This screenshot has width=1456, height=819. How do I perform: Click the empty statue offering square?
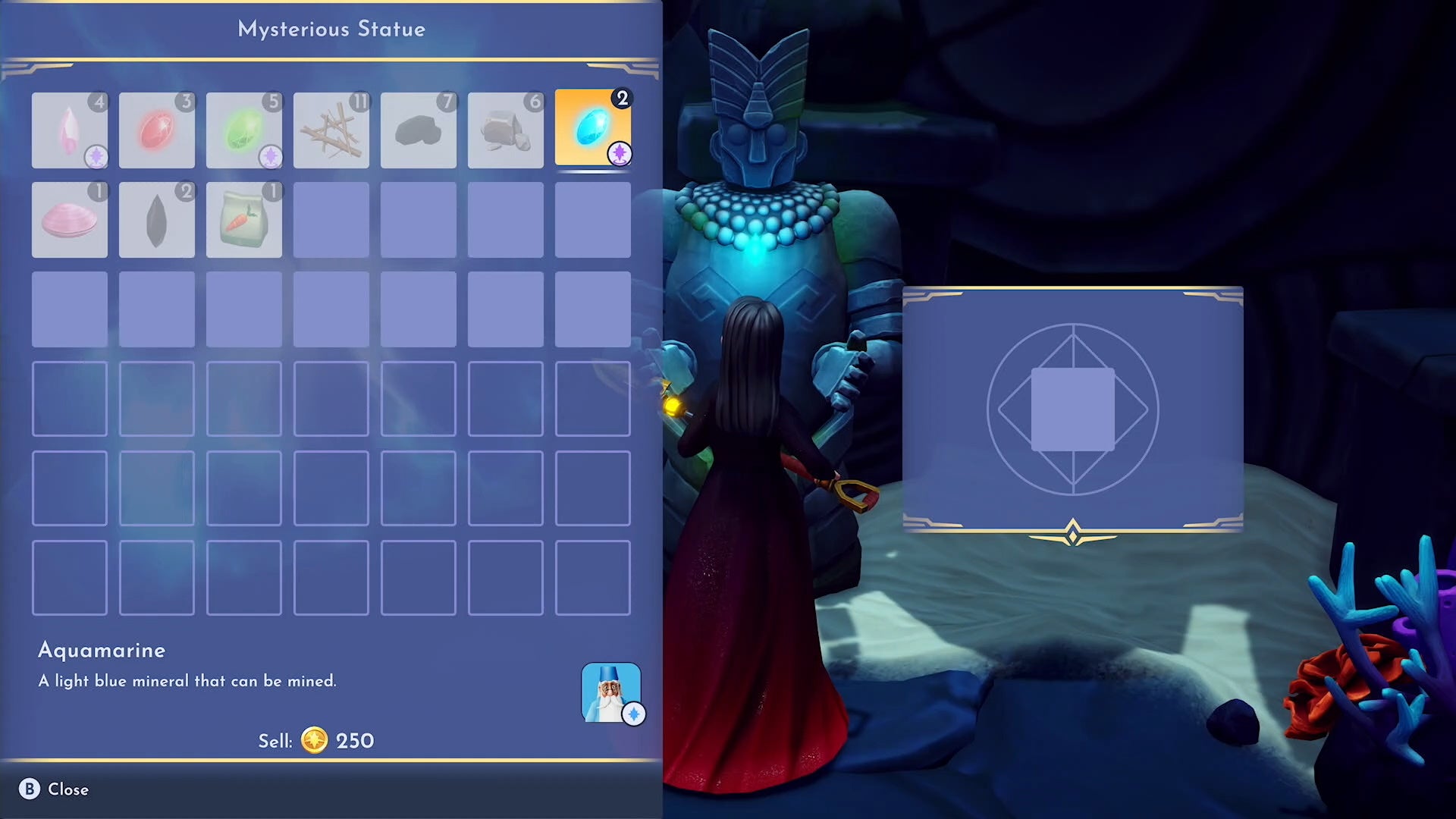tap(1072, 409)
